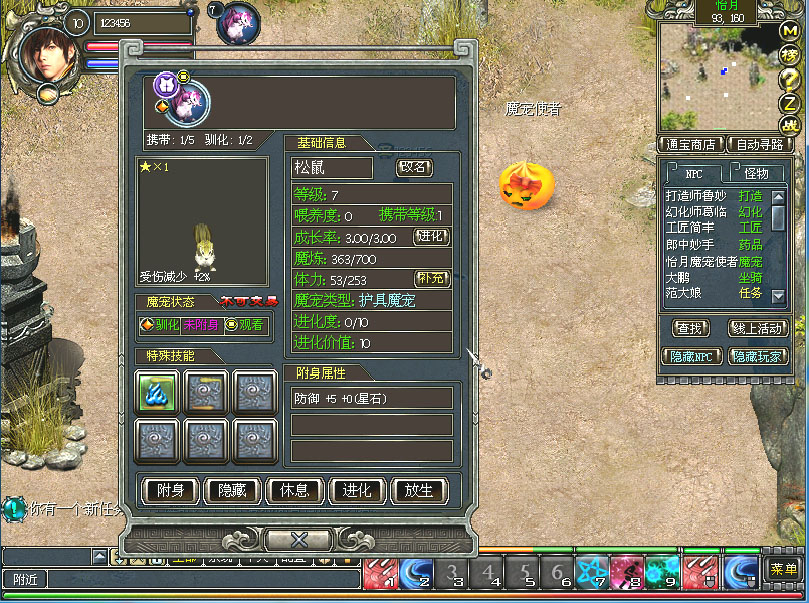Toggle the 隐藏玩家 hide players button

tap(759, 356)
